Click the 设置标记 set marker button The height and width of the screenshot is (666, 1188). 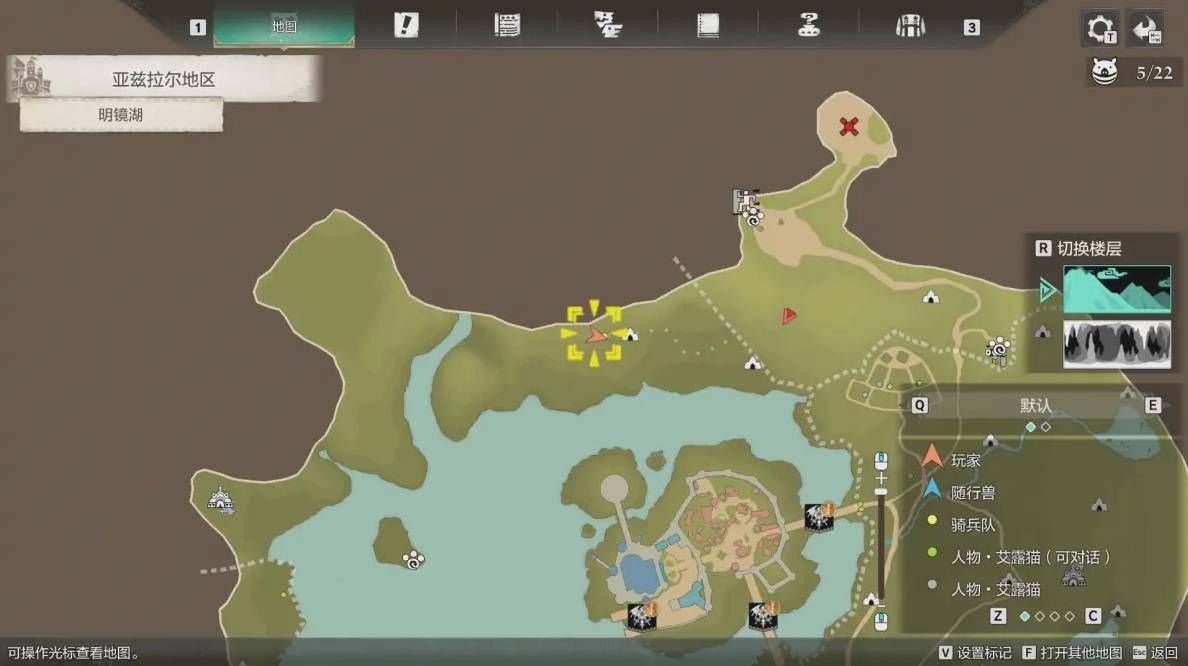976,653
